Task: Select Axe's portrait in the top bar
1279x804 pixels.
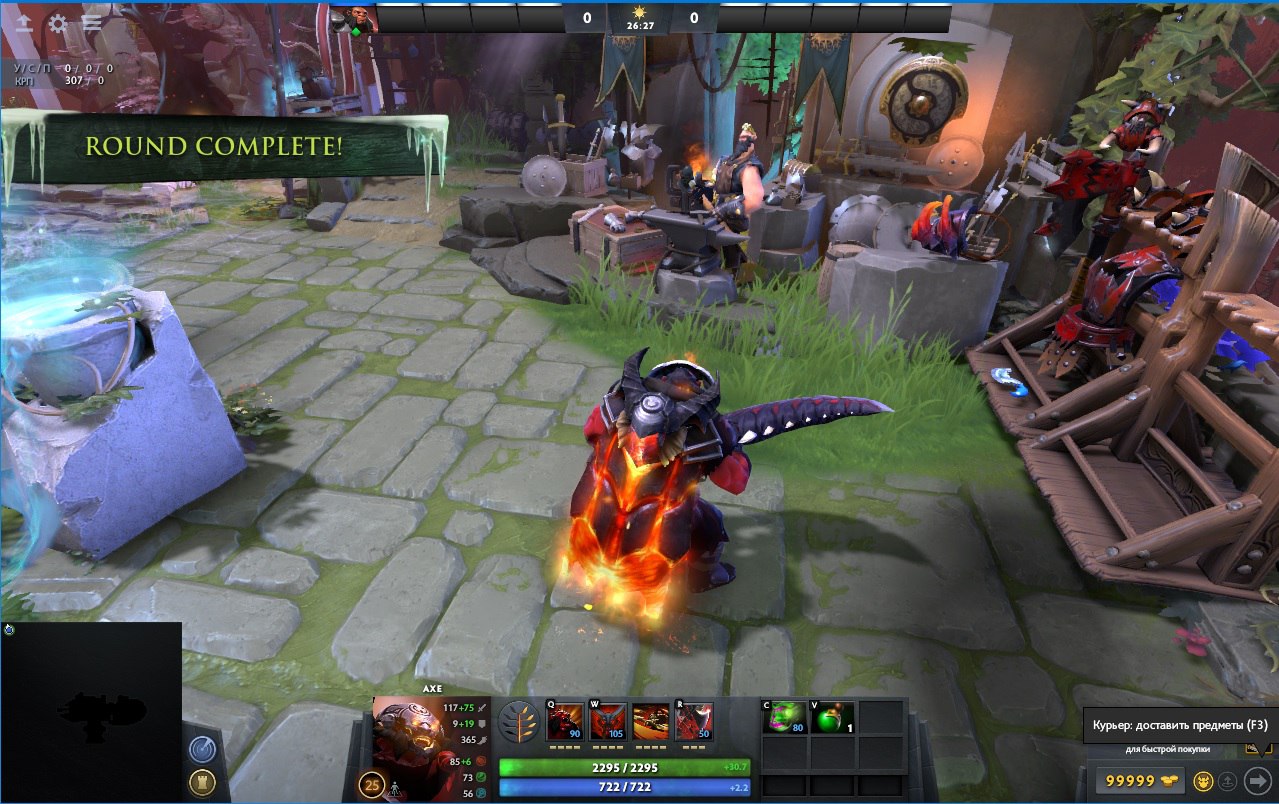Action: click(x=352, y=18)
